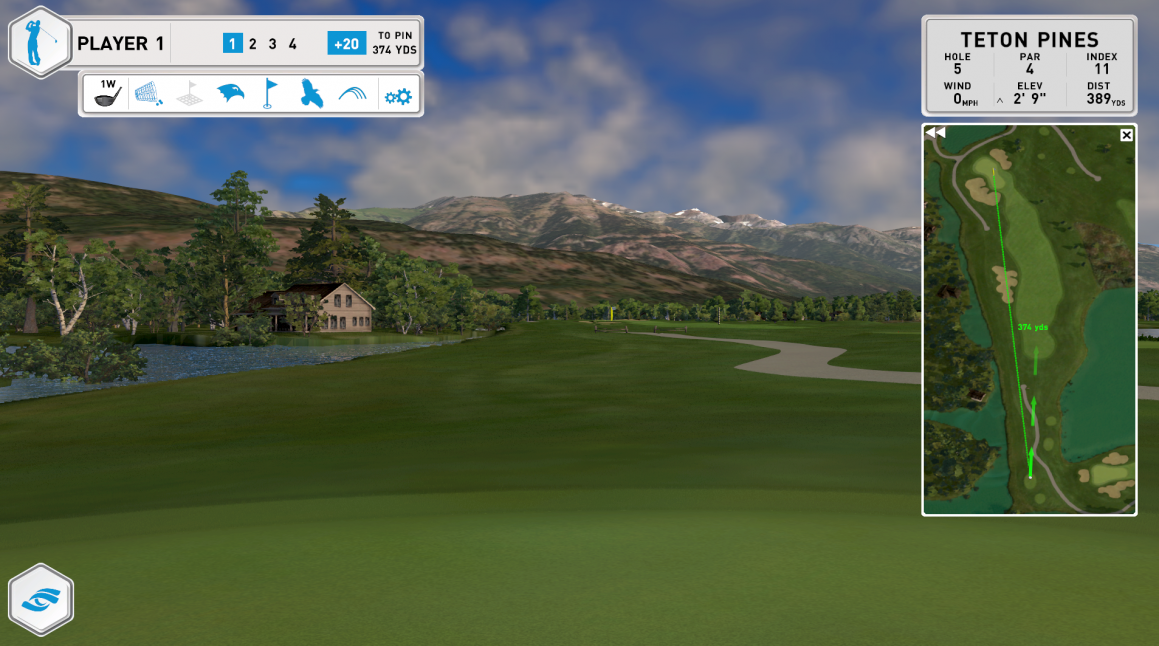Click the golfer silhouette player badge
The height and width of the screenshot is (646, 1159).
click(x=40, y=44)
